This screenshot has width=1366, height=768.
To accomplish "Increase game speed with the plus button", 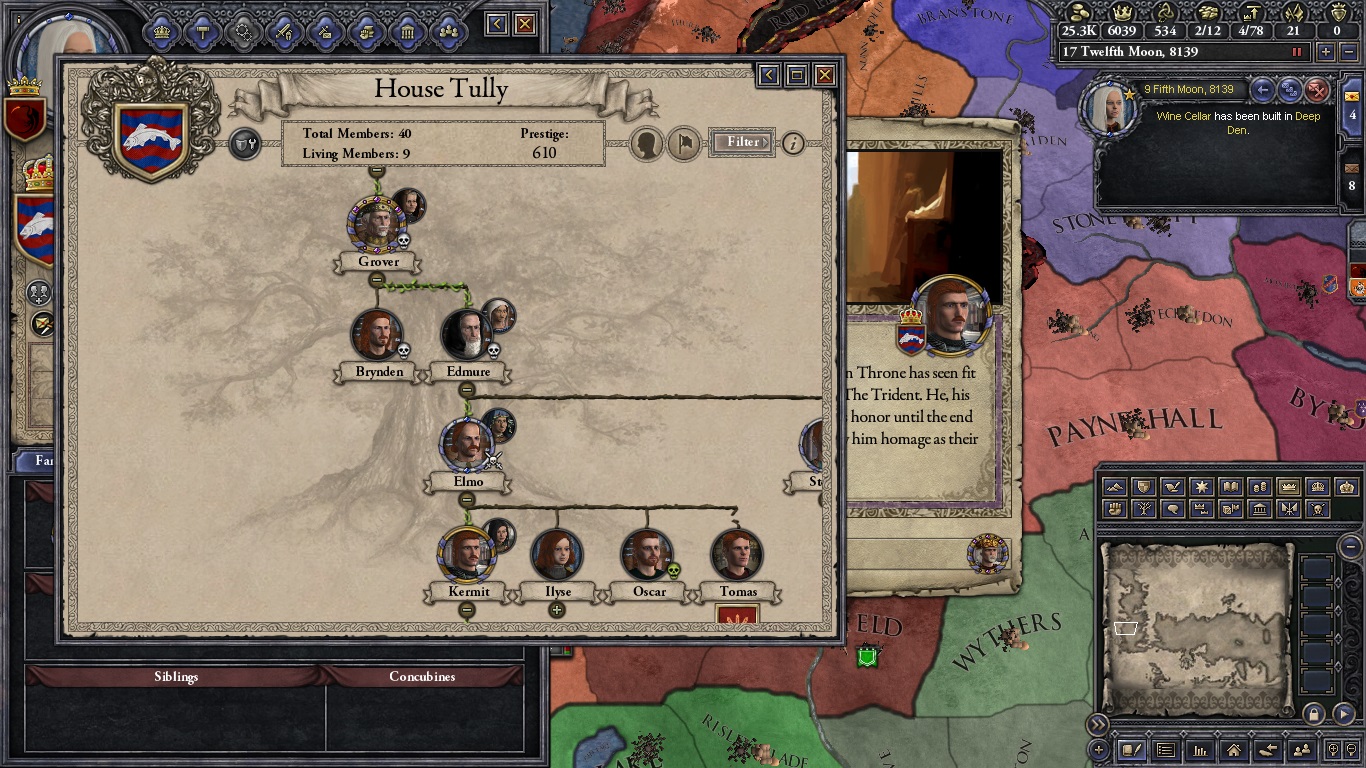I will pos(1326,52).
